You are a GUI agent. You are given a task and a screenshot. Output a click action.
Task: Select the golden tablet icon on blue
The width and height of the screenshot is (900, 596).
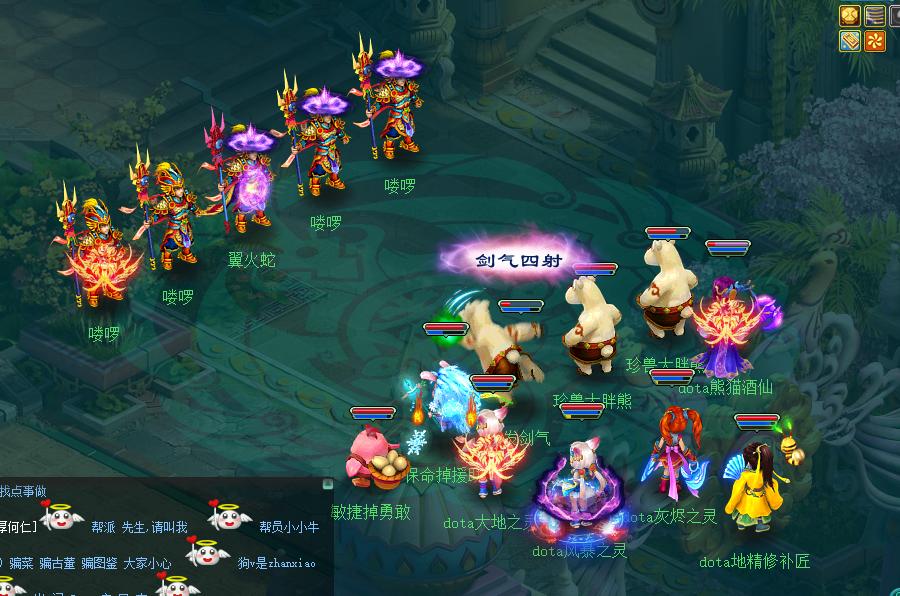click(850, 40)
